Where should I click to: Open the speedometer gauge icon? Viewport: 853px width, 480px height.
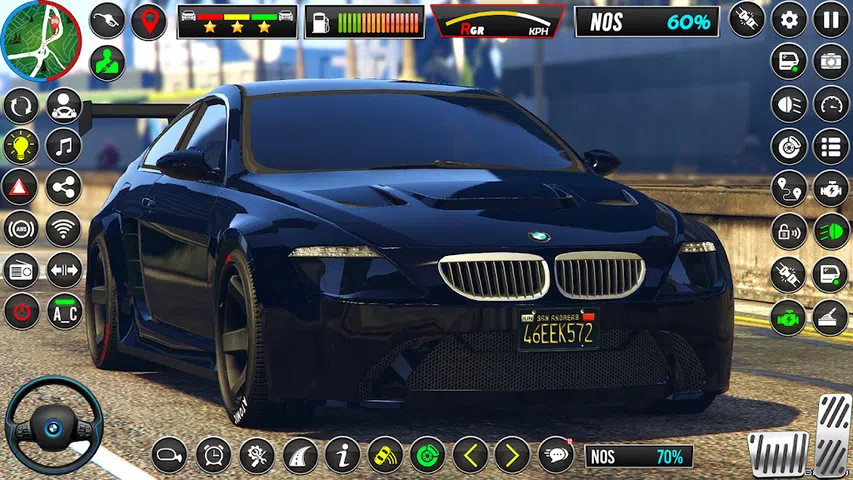(831, 103)
